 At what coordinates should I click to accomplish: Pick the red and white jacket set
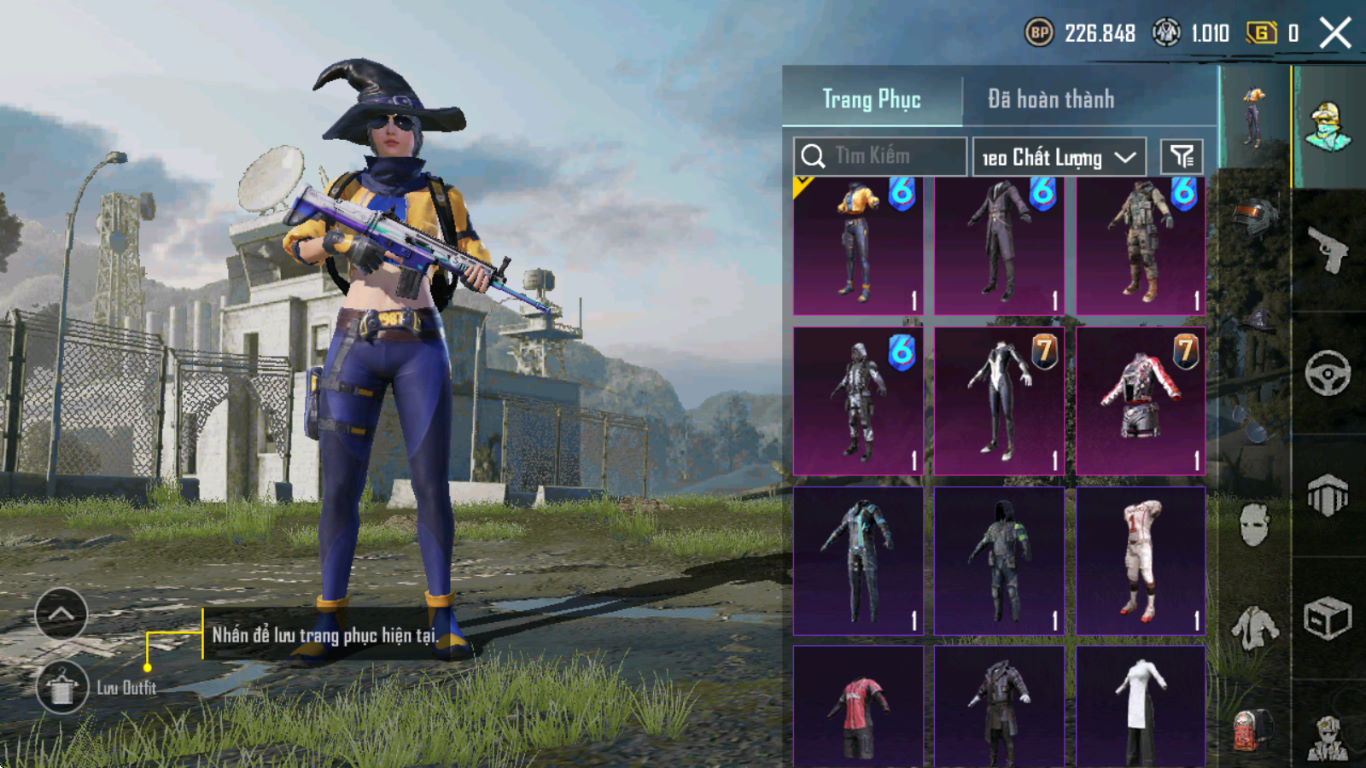1140,401
